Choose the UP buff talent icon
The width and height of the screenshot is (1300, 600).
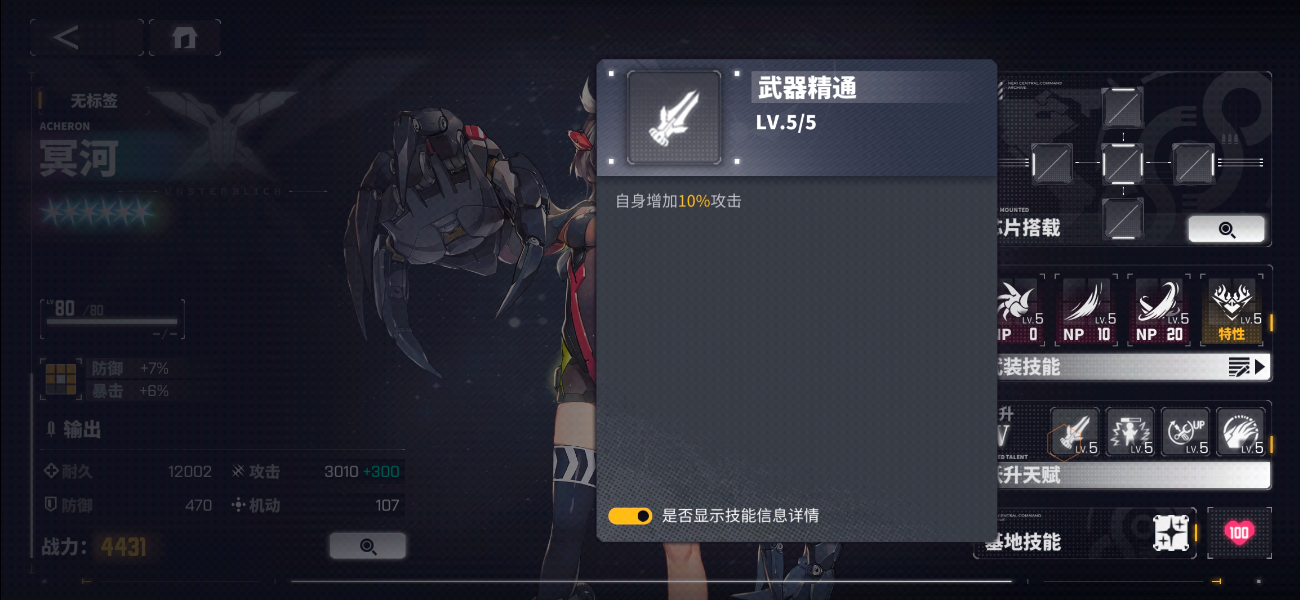(x=1185, y=432)
